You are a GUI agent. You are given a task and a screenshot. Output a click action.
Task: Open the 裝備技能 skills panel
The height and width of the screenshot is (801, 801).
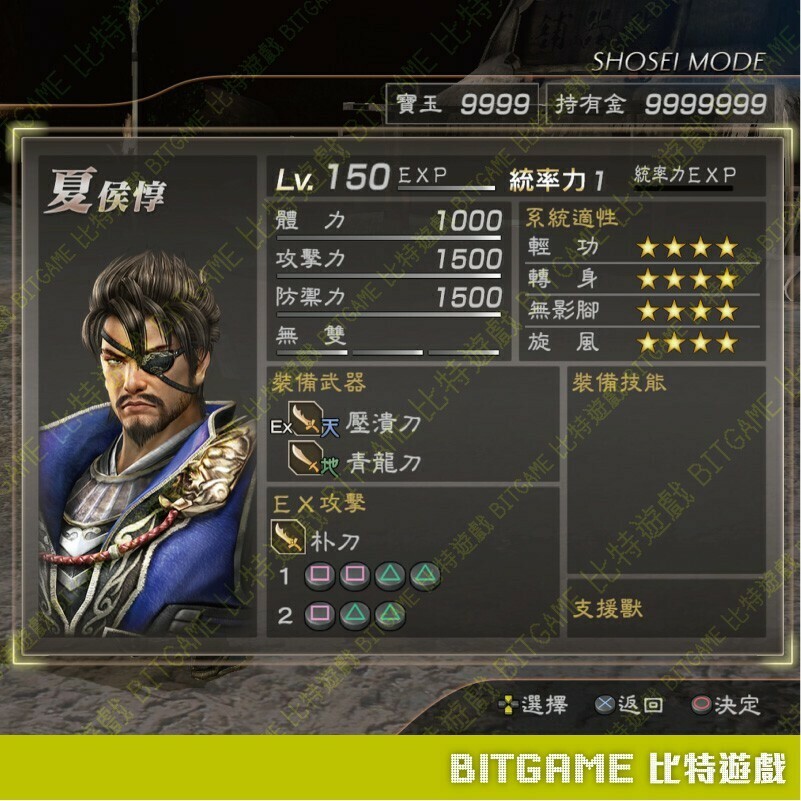pyautogui.click(x=666, y=470)
